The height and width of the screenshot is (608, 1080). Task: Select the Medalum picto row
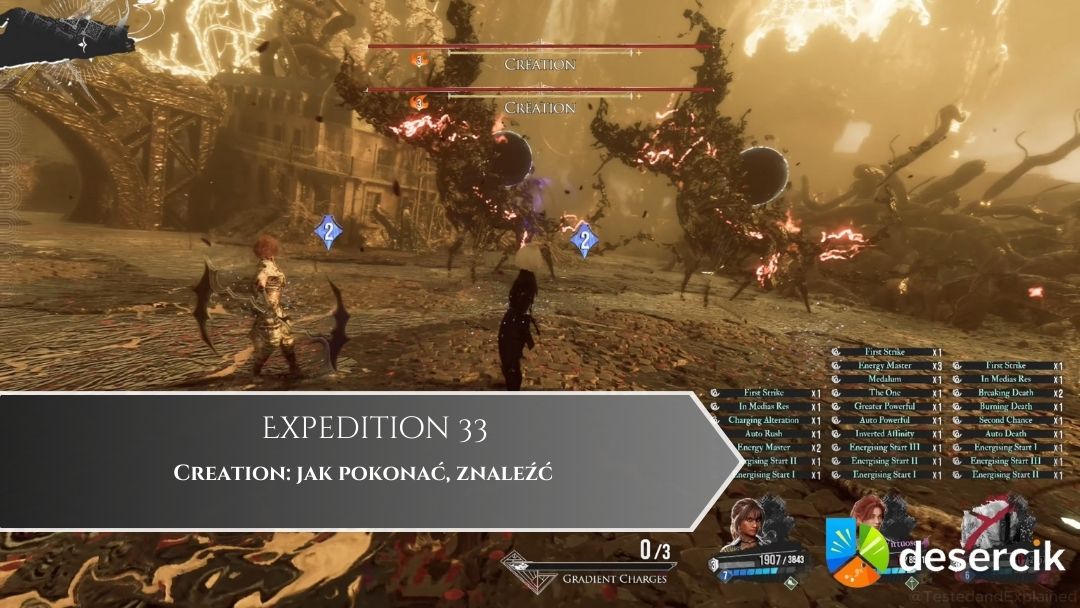[x=885, y=380]
